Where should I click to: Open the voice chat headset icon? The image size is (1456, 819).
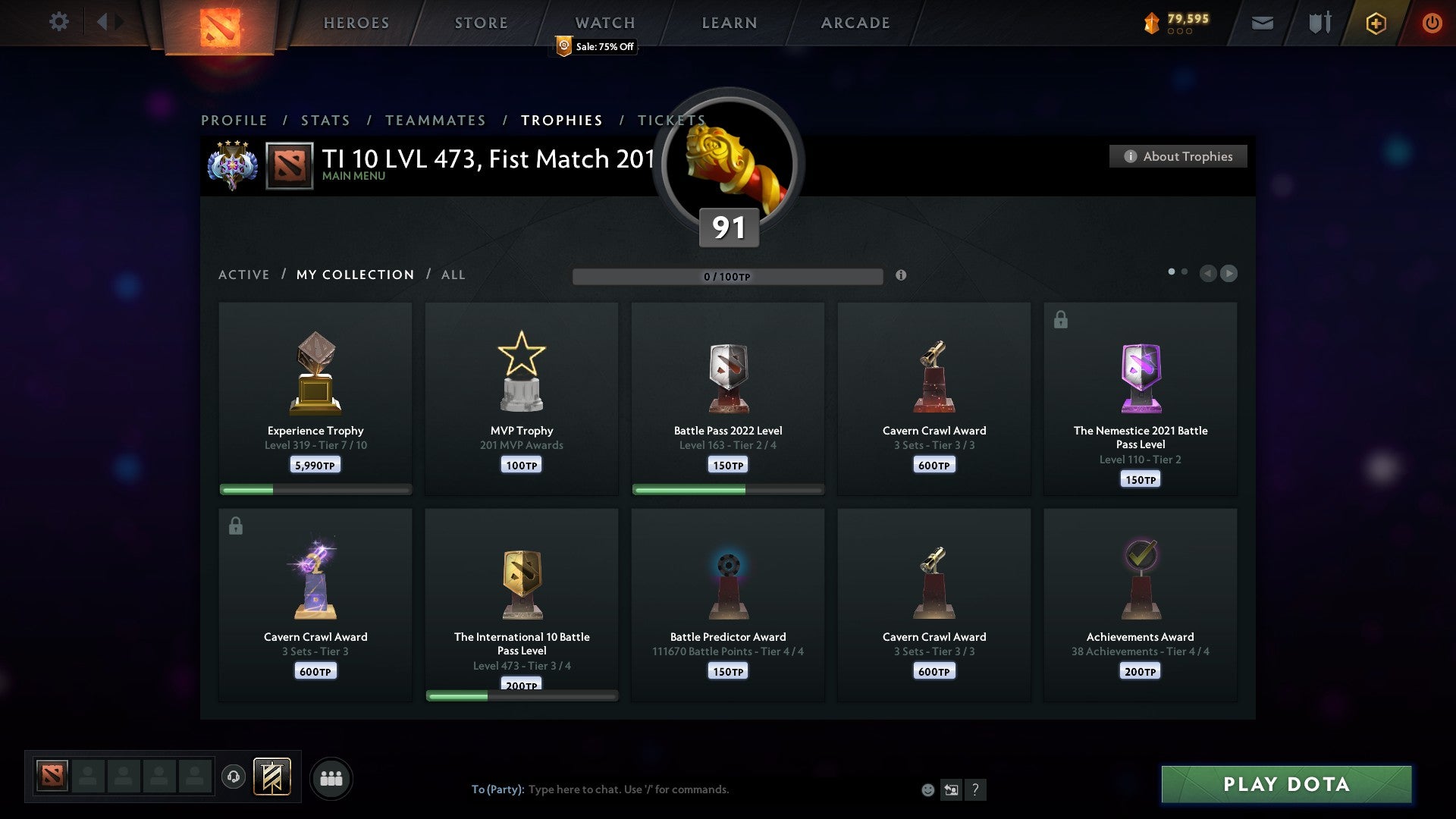(234, 777)
